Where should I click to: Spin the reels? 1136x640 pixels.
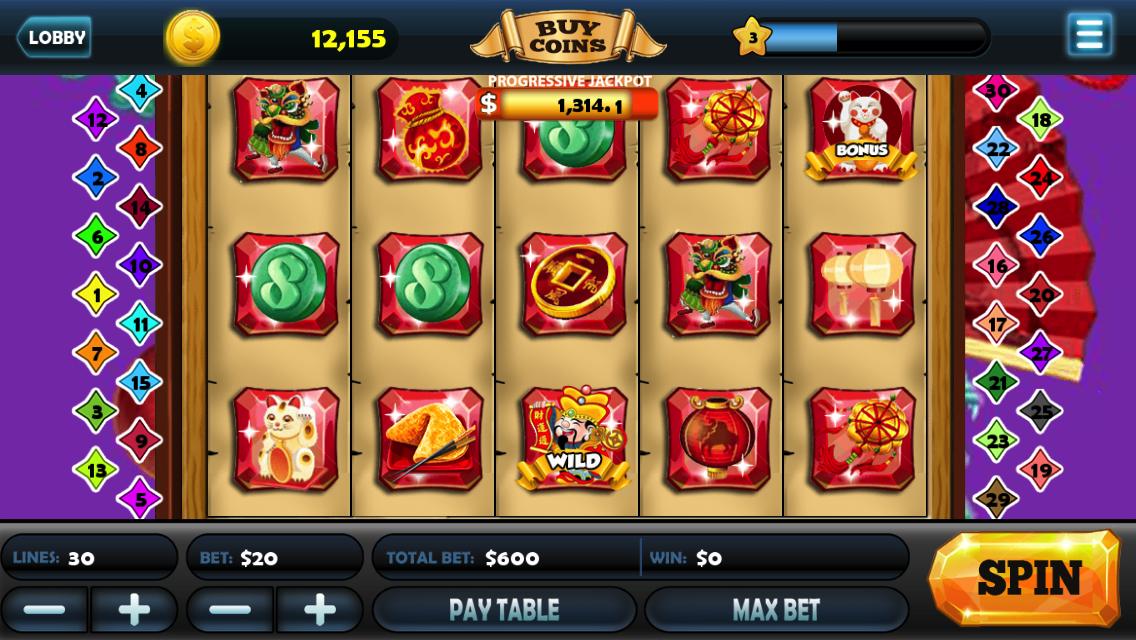pos(1027,578)
